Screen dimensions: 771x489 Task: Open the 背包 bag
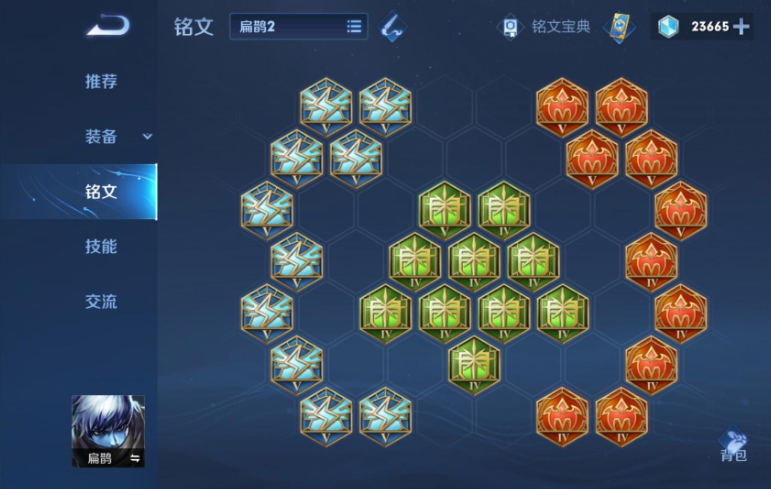coord(733,446)
